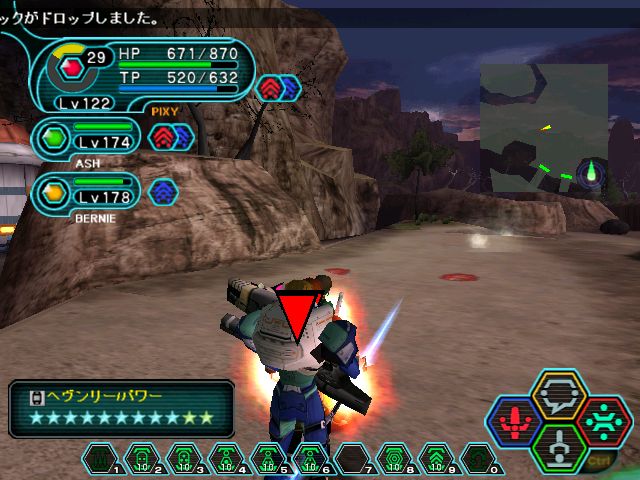Viewport: 640px width, 480px height.
Task: Click the area minimap
Action: point(543,128)
